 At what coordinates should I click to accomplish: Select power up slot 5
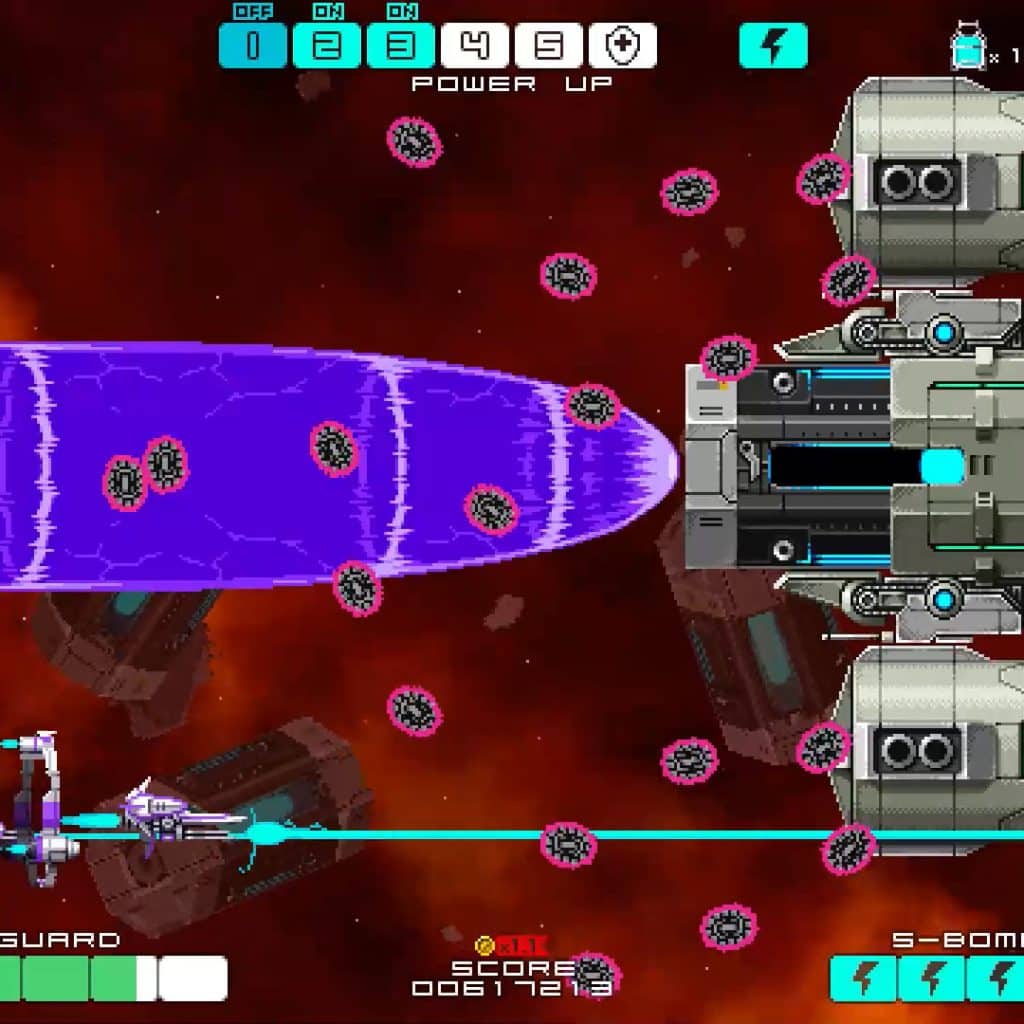[548, 46]
